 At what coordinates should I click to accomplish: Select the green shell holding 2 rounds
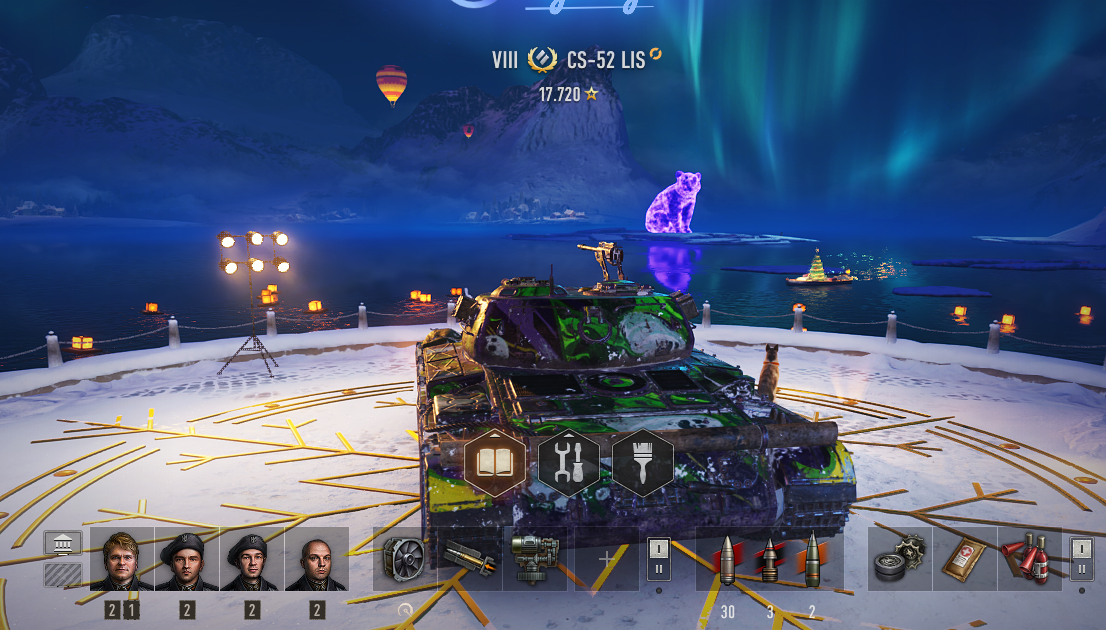click(x=811, y=559)
